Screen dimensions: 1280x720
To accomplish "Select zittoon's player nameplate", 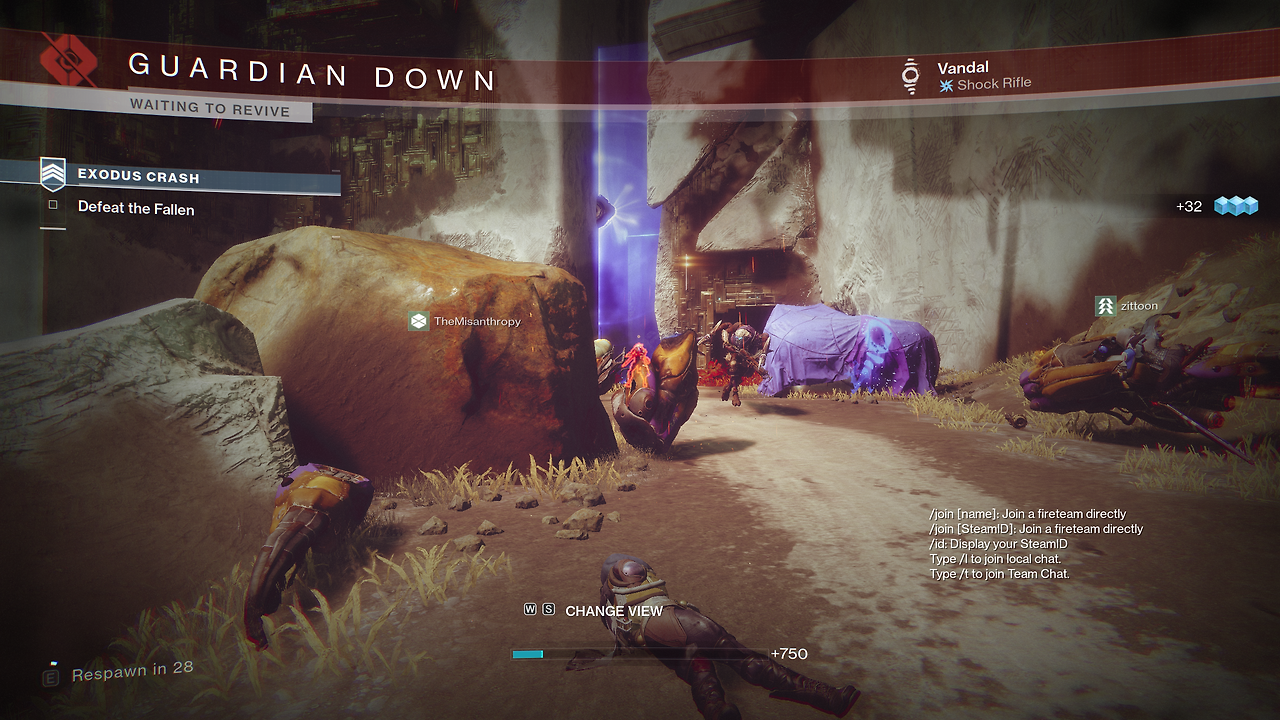I will (x=1127, y=306).
